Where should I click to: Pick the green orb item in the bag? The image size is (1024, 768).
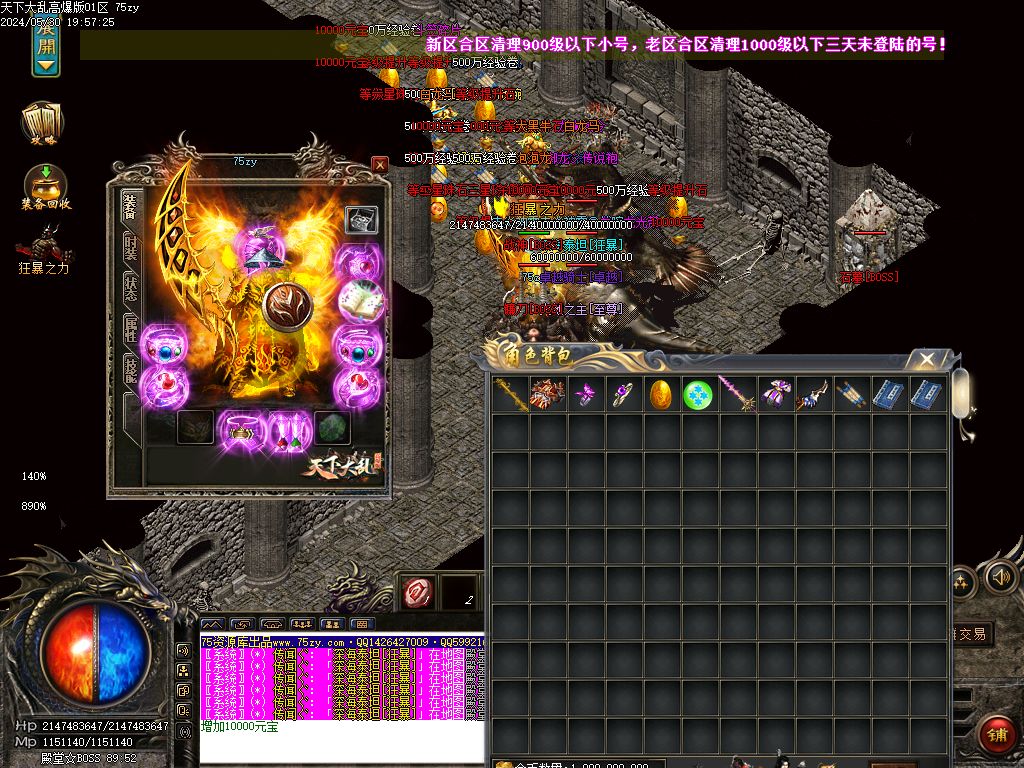click(x=698, y=394)
